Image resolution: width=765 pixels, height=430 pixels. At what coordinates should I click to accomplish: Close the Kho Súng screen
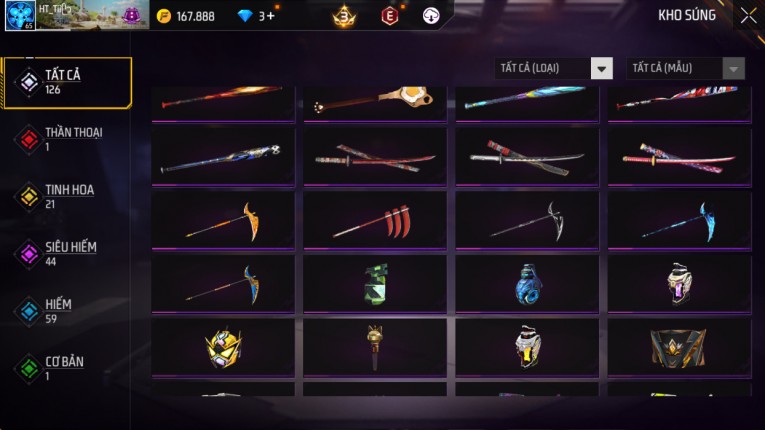pyautogui.click(x=748, y=16)
